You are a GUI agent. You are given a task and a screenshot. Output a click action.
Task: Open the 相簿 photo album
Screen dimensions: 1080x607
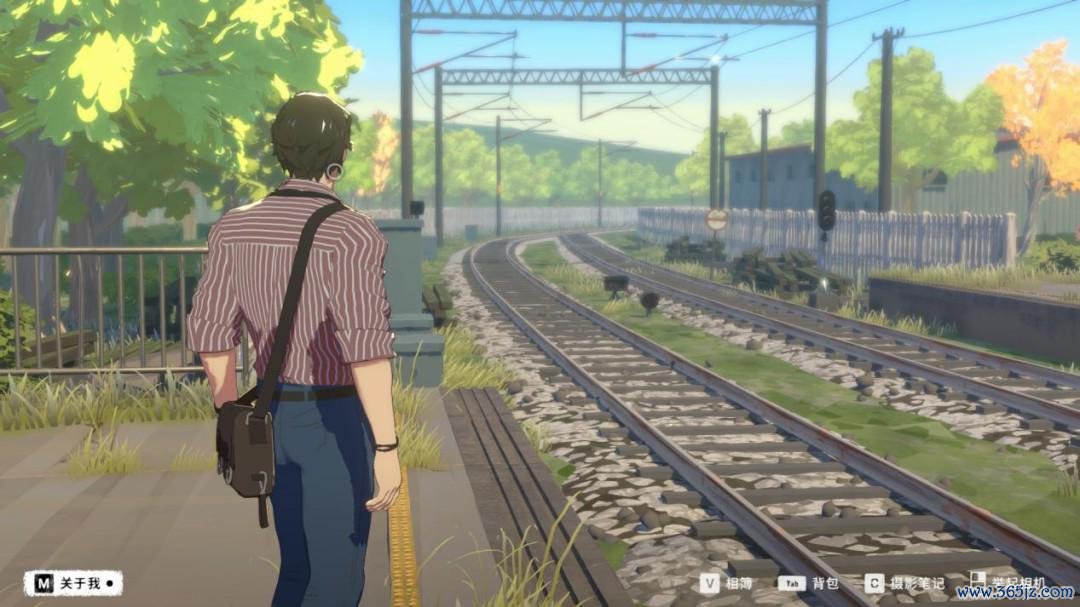coord(726,584)
